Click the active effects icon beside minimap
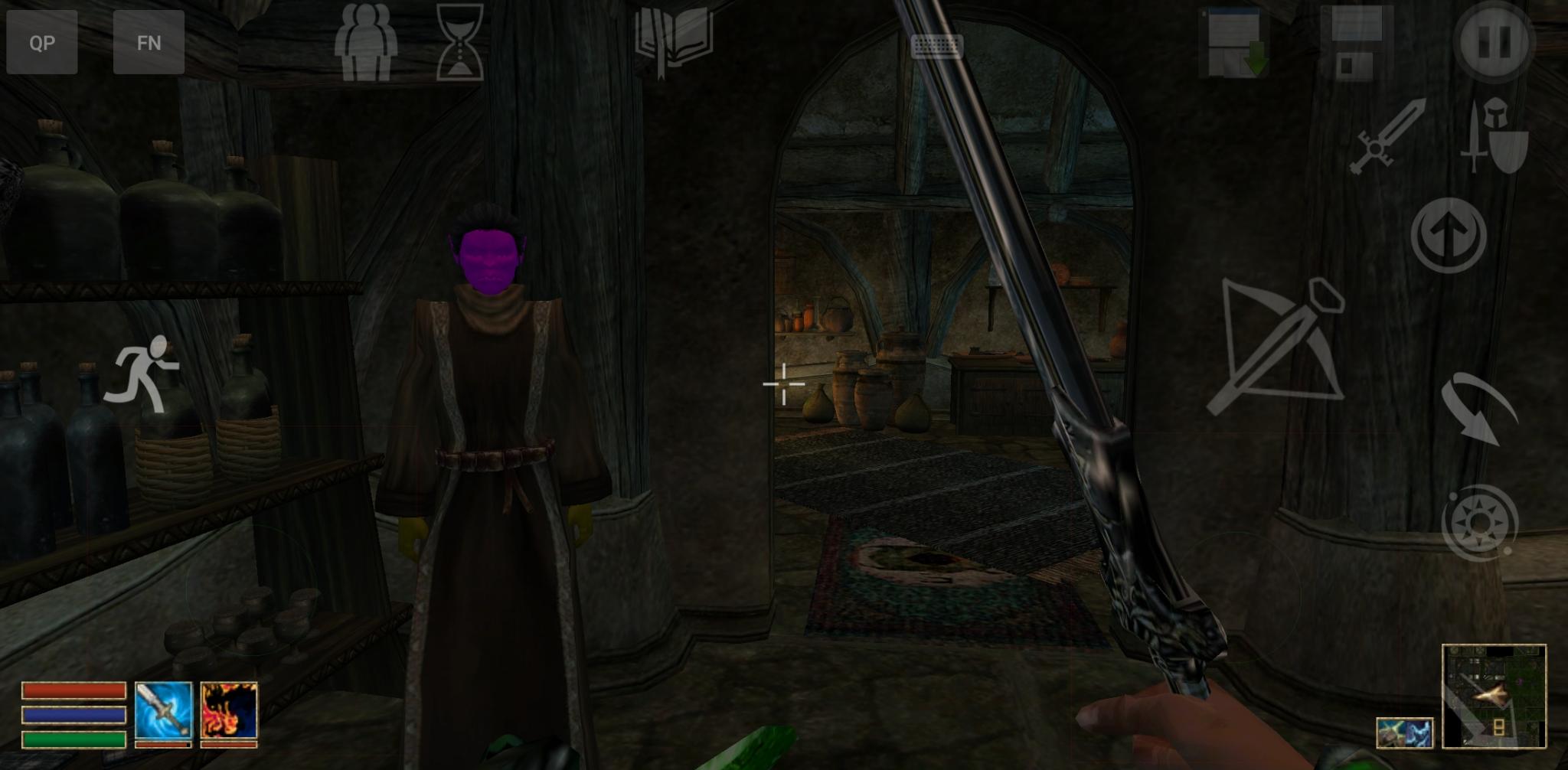Viewport: 1568px width, 770px height. (1404, 732)
